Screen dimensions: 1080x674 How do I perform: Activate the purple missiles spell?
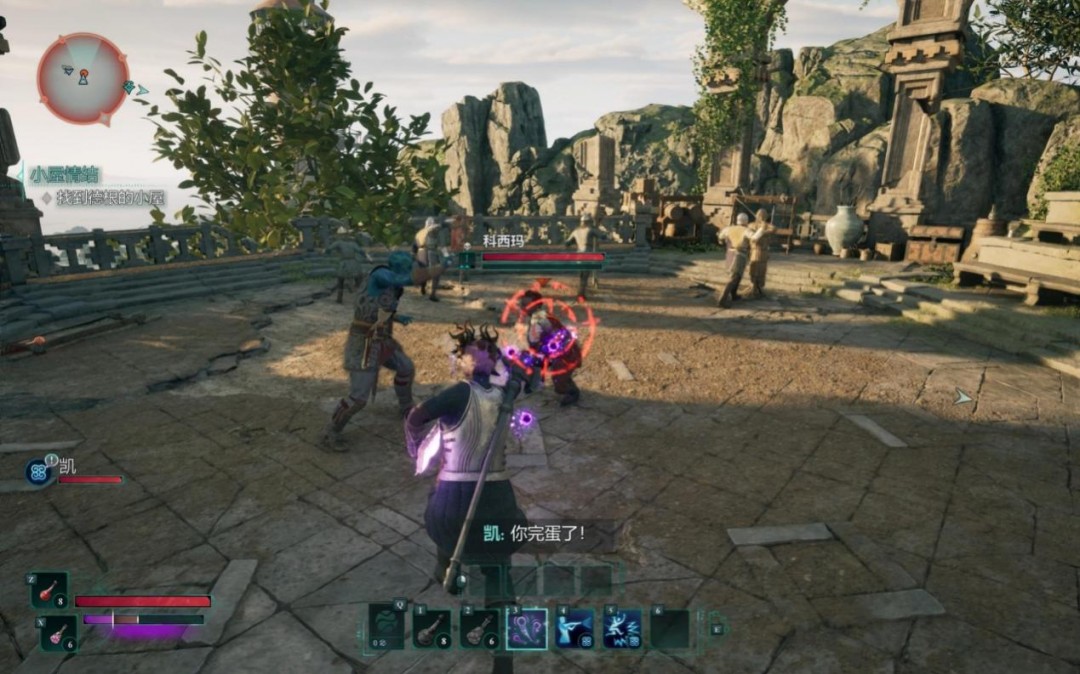point(526,629)
